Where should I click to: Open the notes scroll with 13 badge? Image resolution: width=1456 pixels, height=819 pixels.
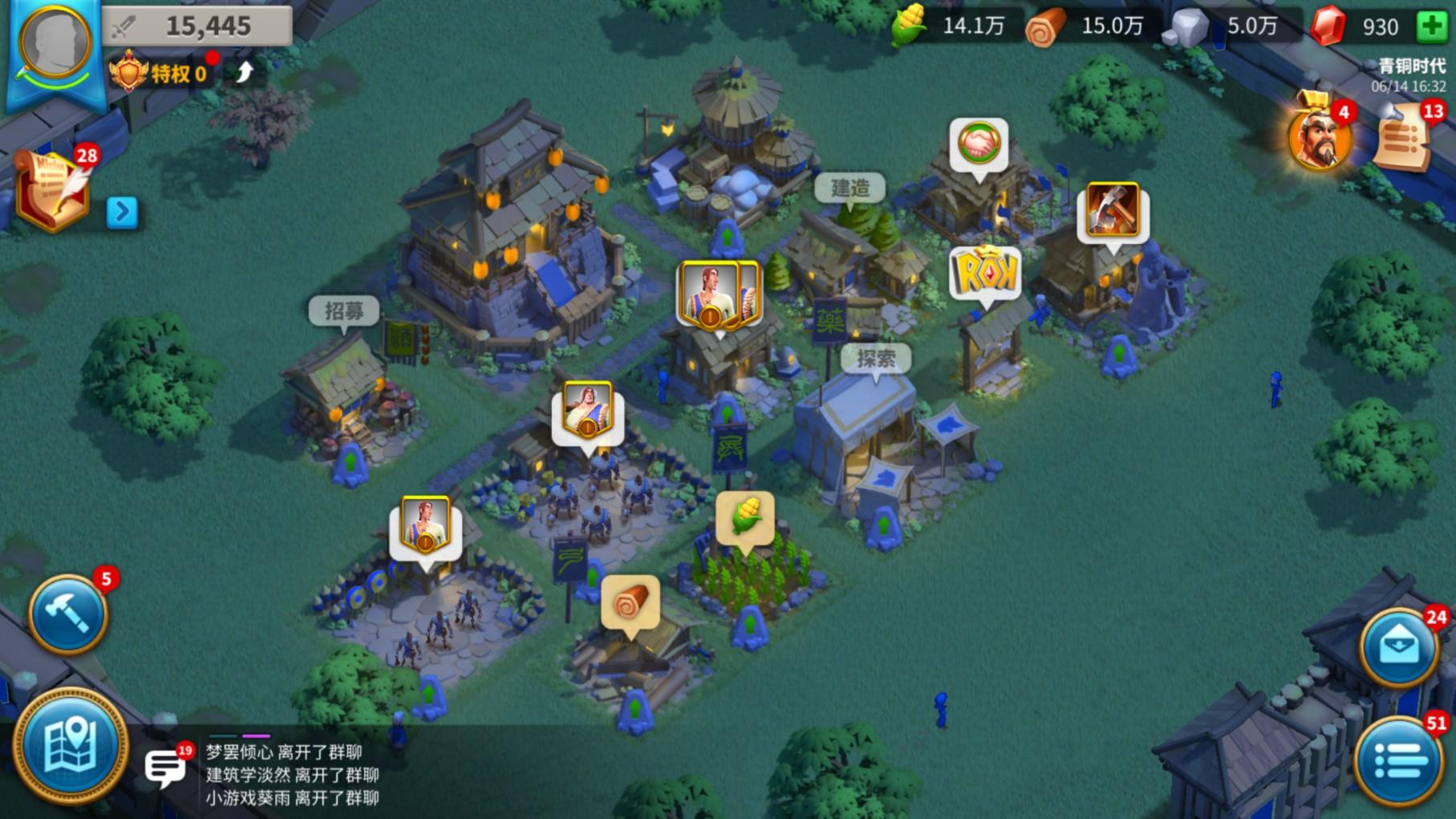point(1402,138)
